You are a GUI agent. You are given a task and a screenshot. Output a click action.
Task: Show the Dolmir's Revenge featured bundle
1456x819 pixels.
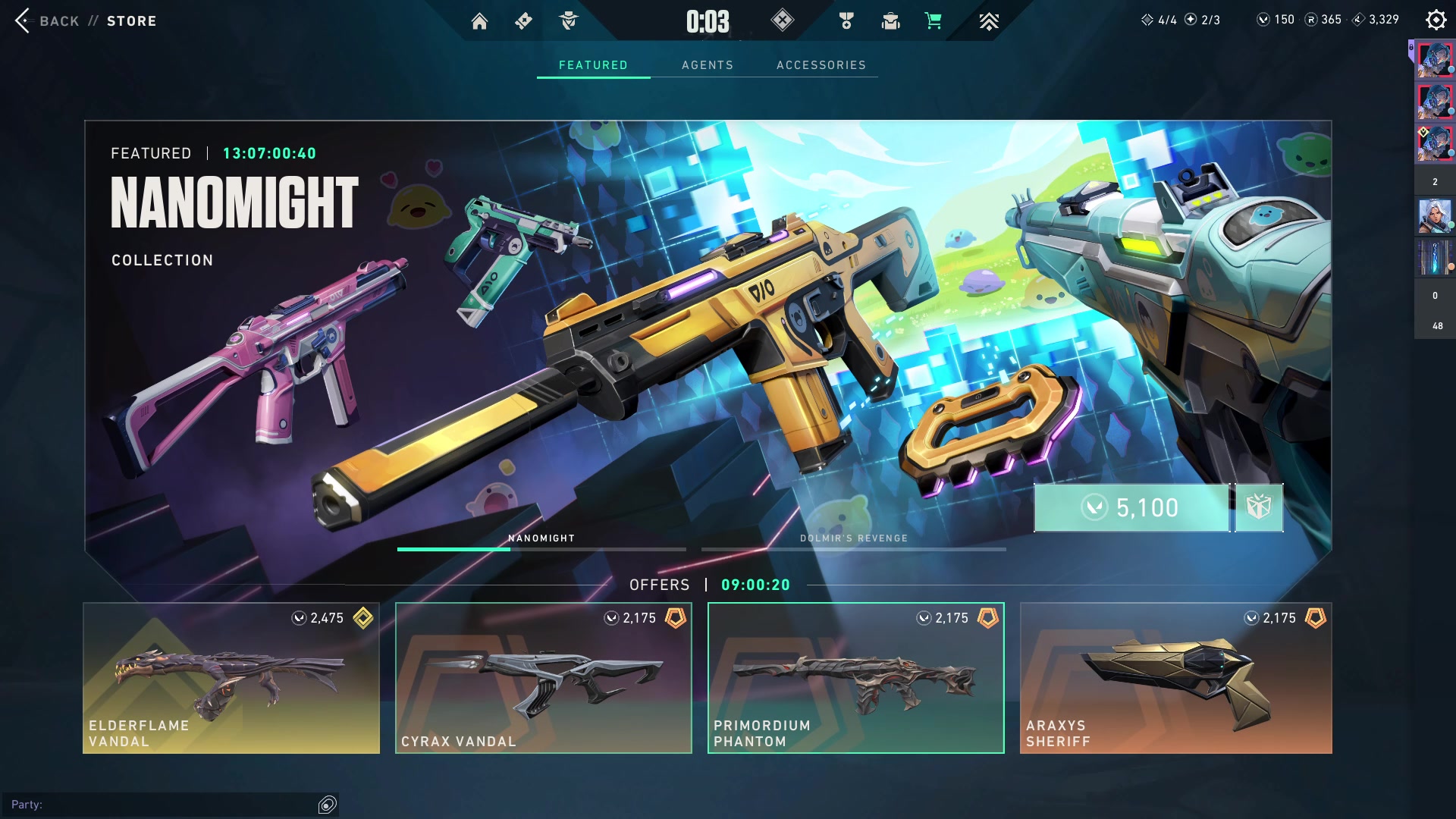(853, 540)
